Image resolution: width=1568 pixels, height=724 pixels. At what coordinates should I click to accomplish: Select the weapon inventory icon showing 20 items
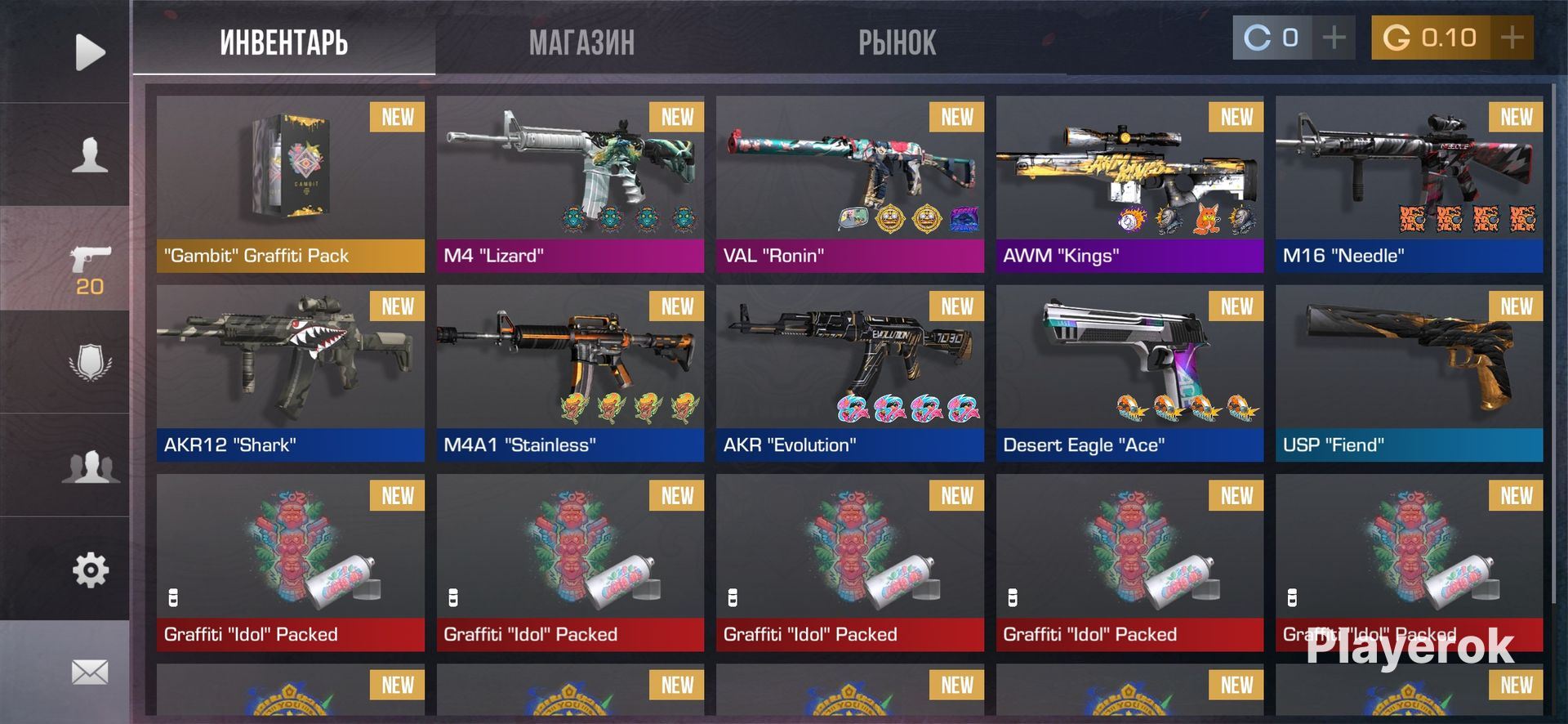pyautogui.click(x=90, y=257)
